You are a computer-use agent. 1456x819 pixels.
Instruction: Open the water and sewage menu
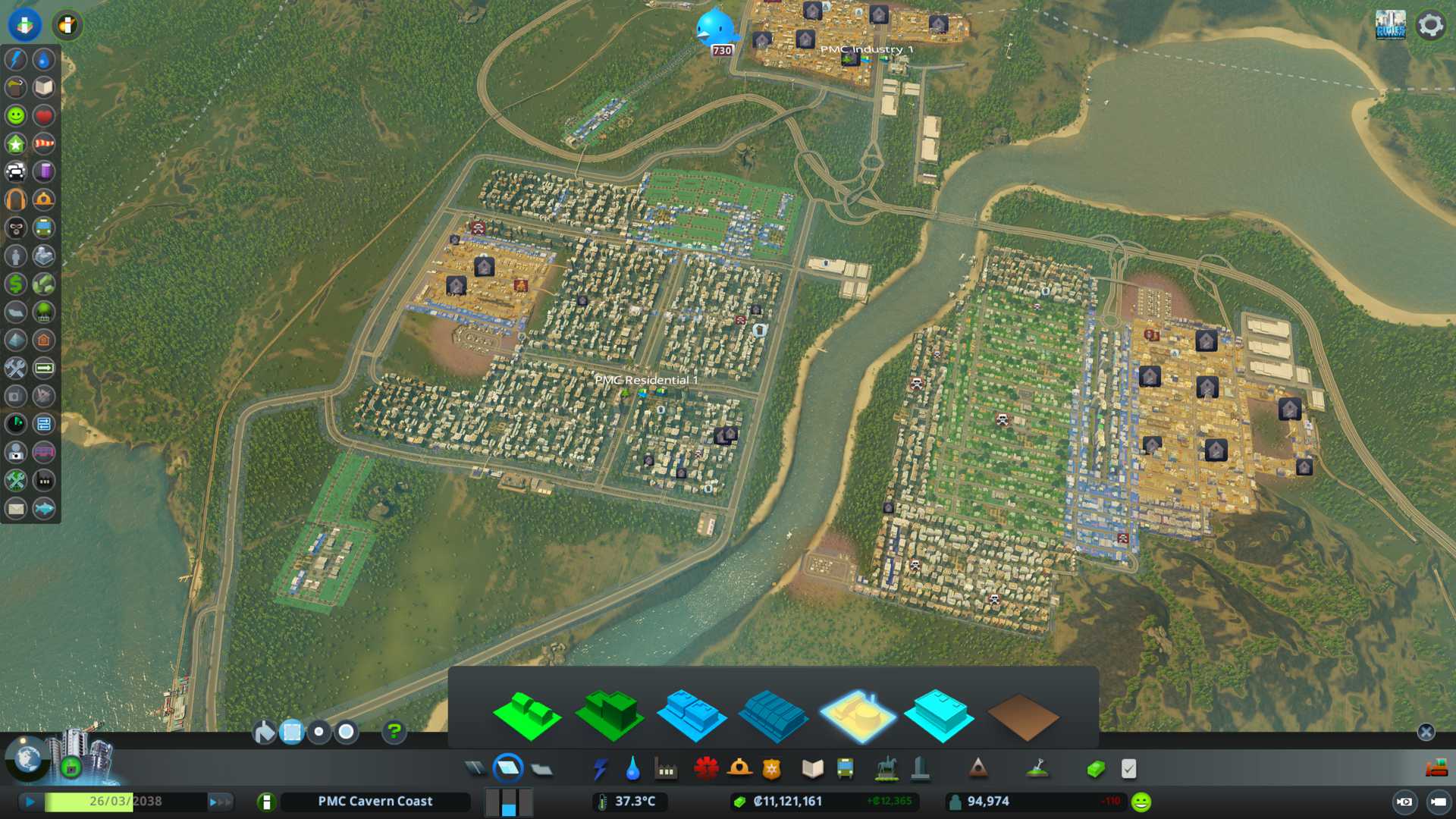[x=632, y=769]
